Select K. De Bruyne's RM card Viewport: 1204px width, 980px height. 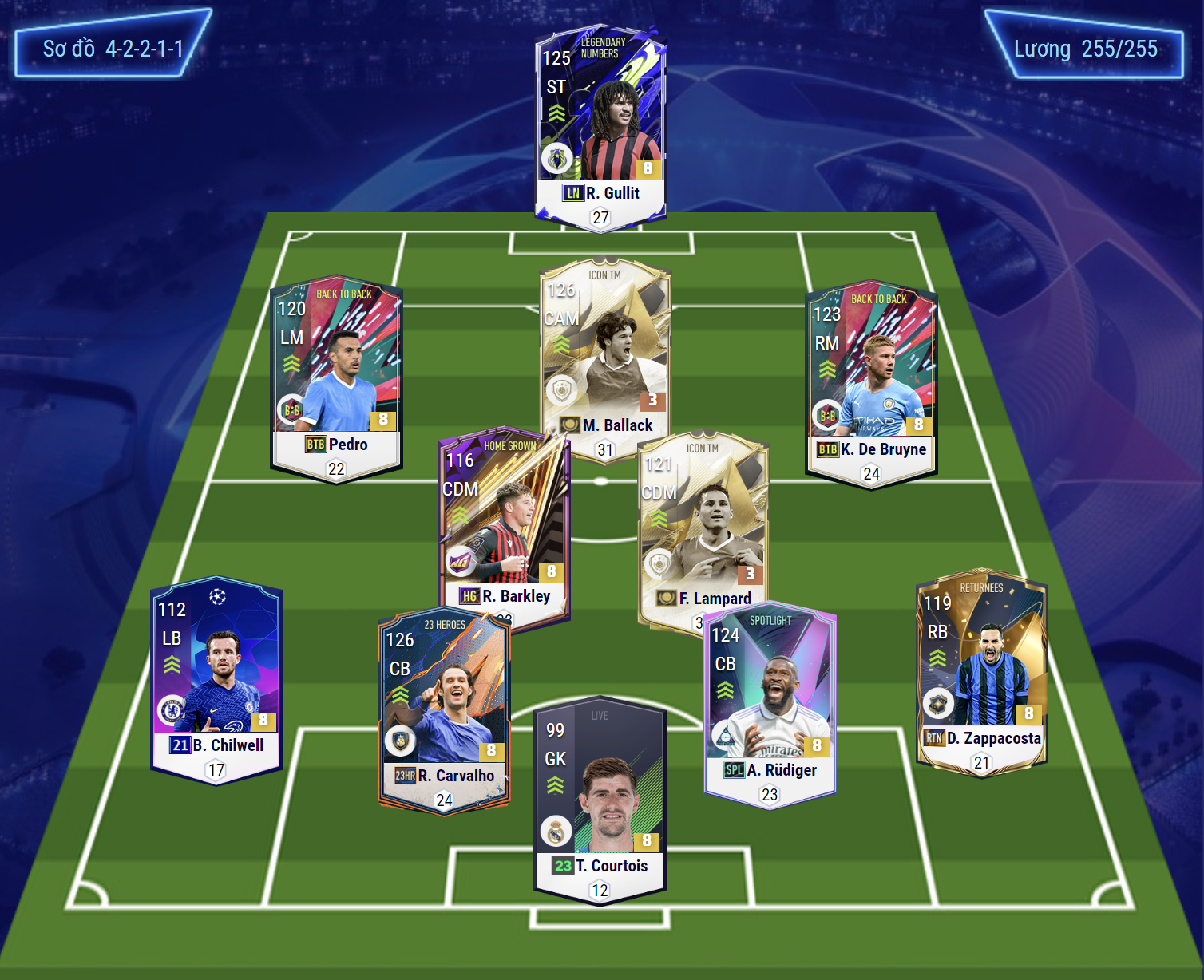(871, 383)
